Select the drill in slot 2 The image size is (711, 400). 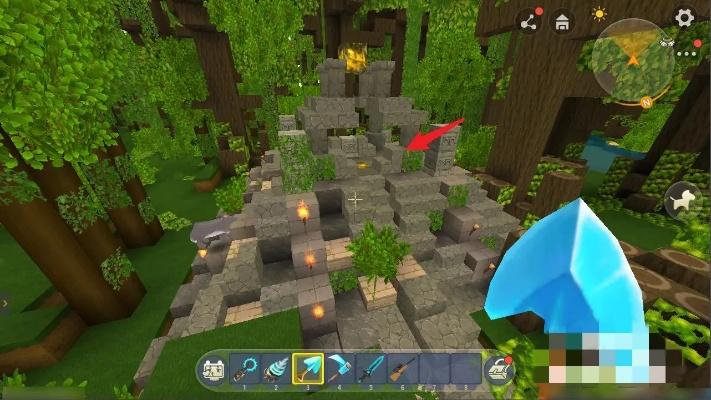(x=275, y=370)
